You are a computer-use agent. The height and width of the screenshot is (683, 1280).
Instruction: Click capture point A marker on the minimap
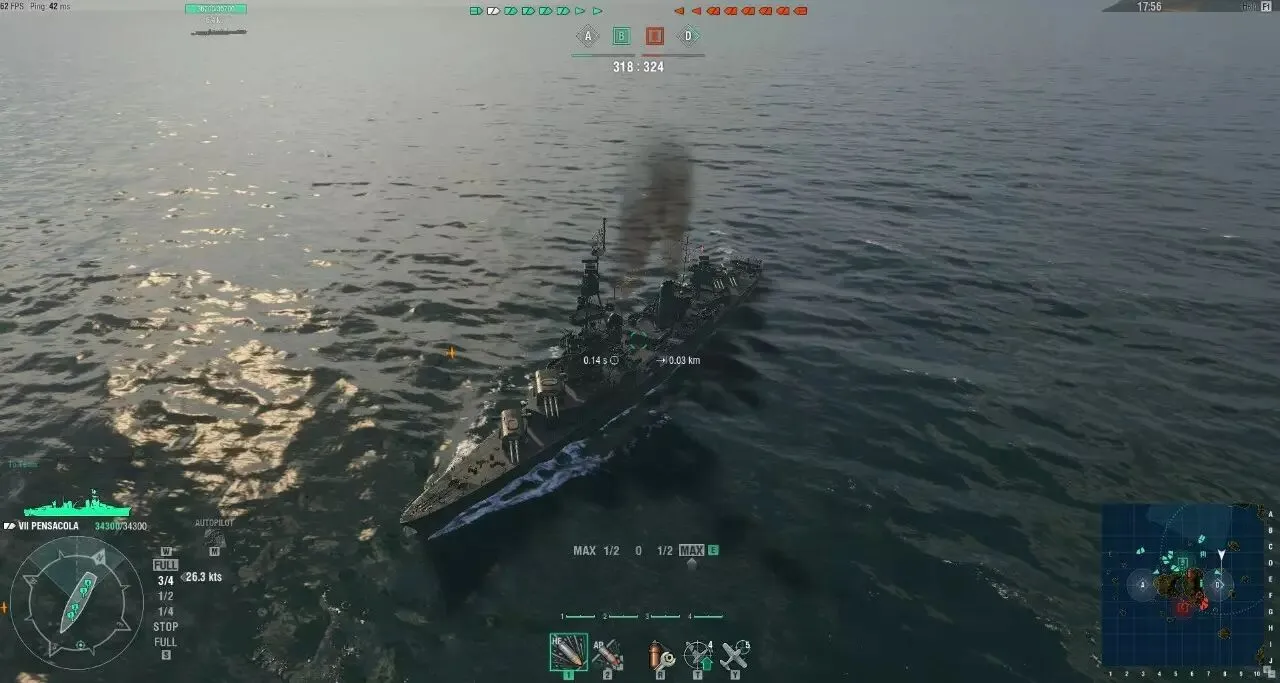tap(1142, 584)
